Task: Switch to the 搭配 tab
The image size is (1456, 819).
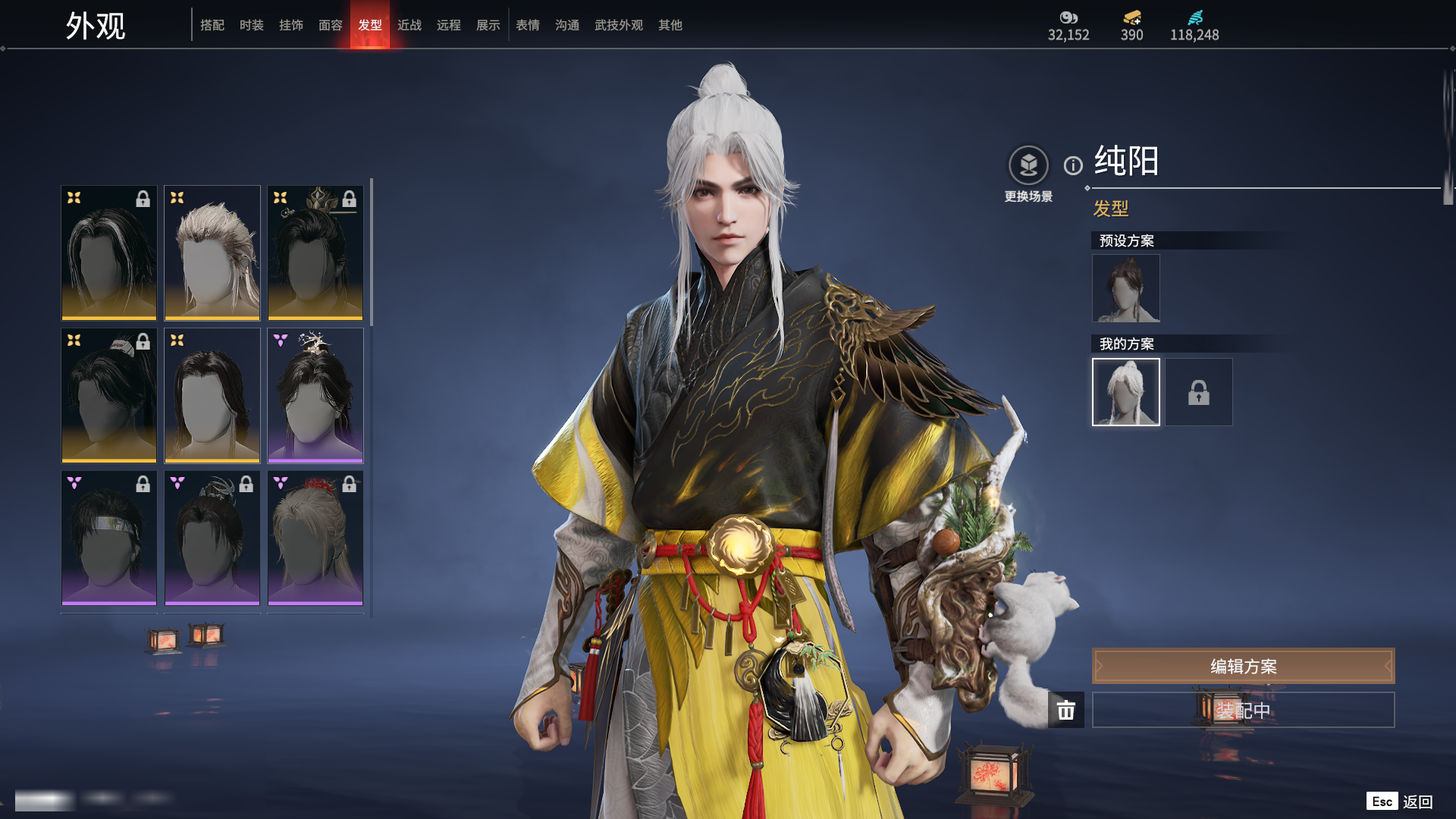Action: pyautogui.click(x=212, y=25)
